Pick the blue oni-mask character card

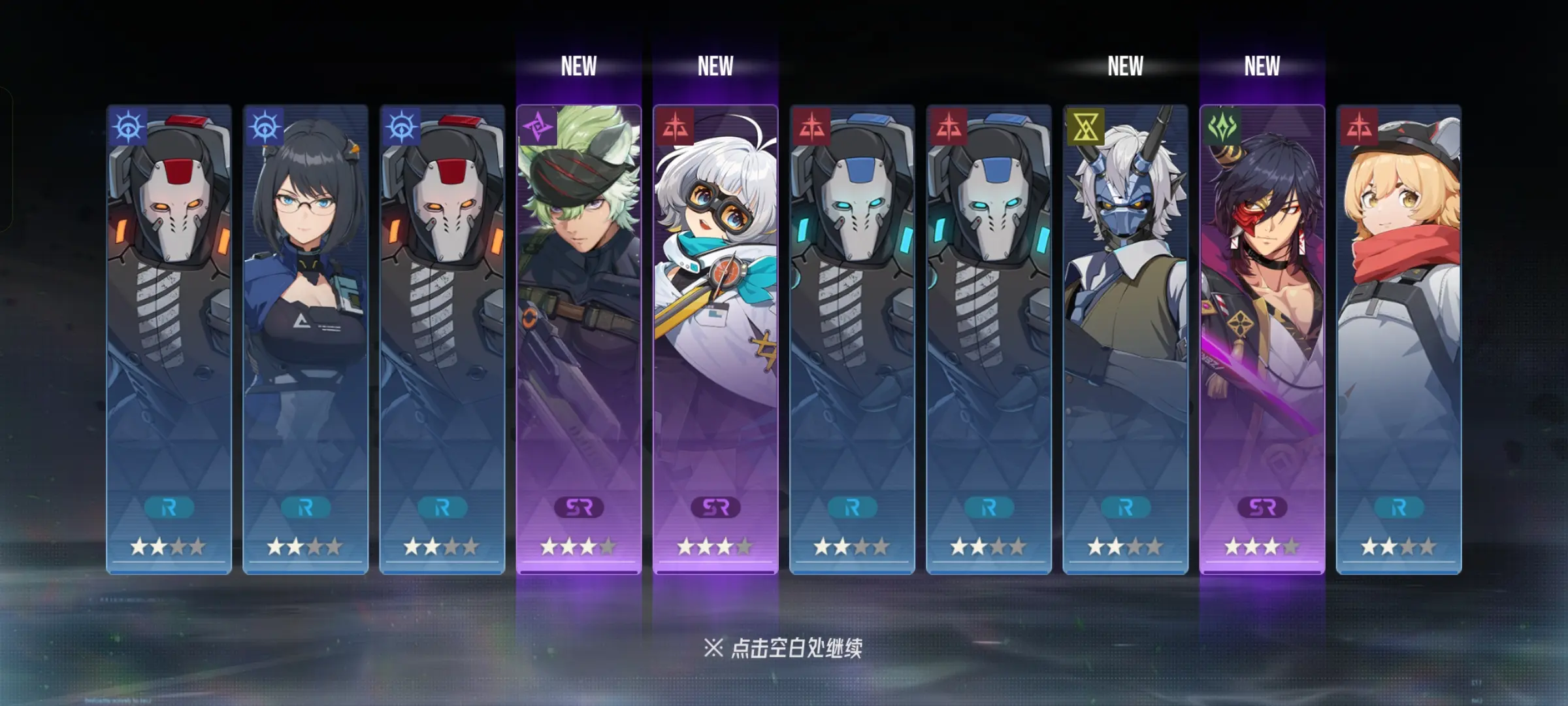[1125, 339]
